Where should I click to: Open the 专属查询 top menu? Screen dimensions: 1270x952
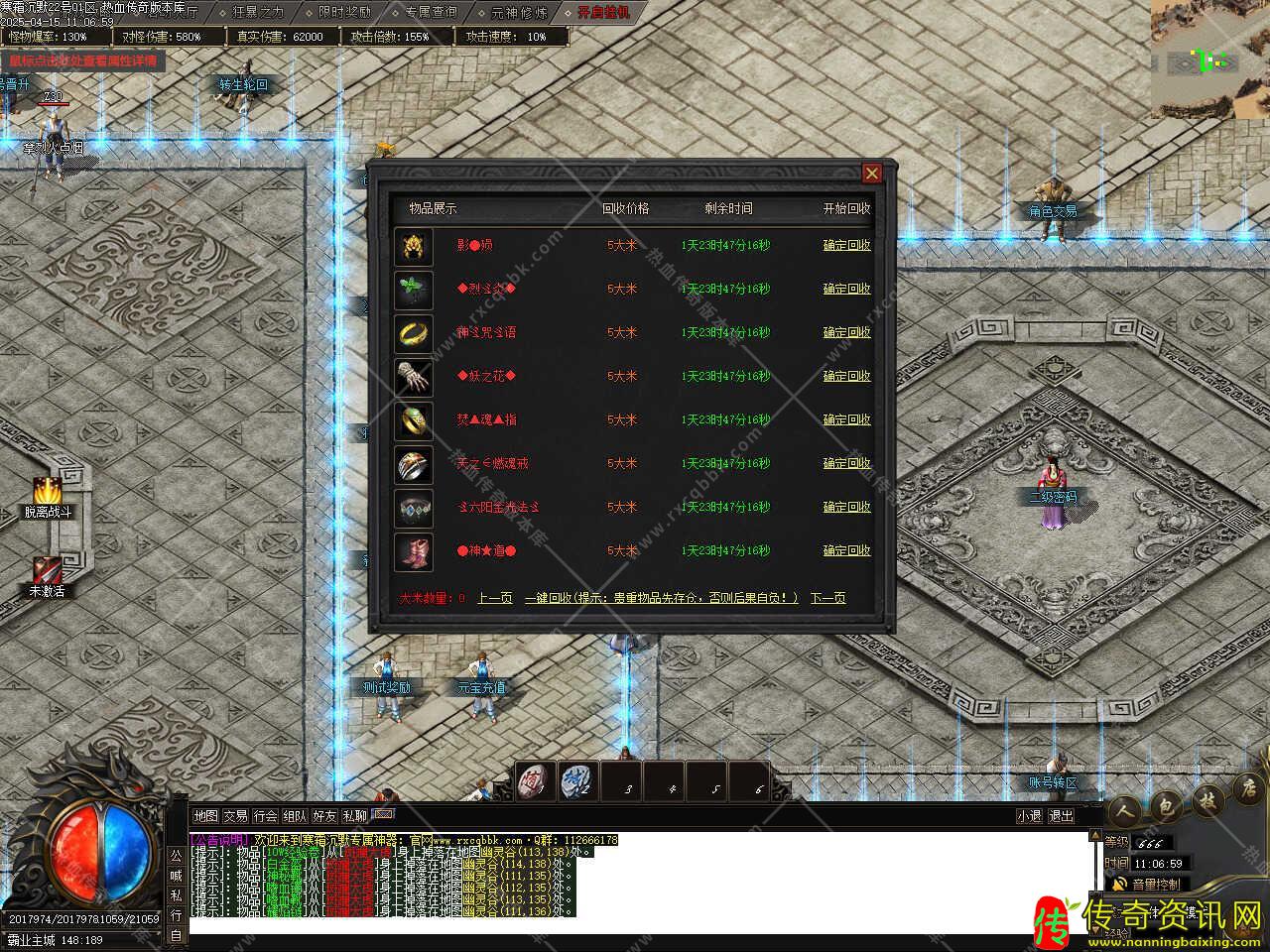click(x=431, y=12)
